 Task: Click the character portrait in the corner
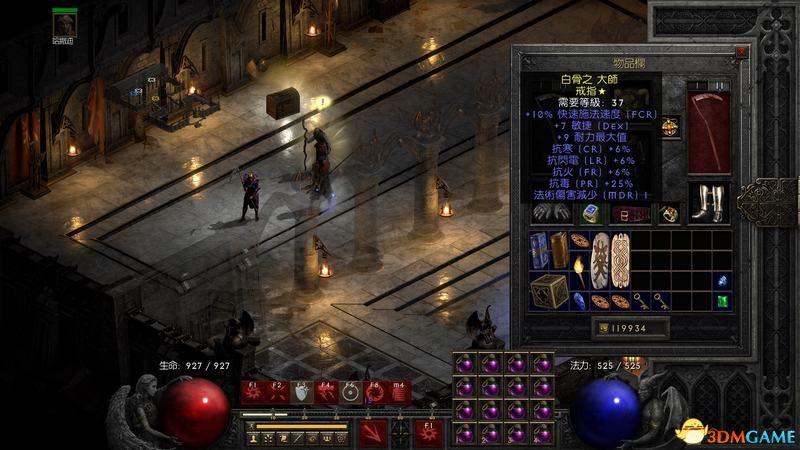coord(64,23)
